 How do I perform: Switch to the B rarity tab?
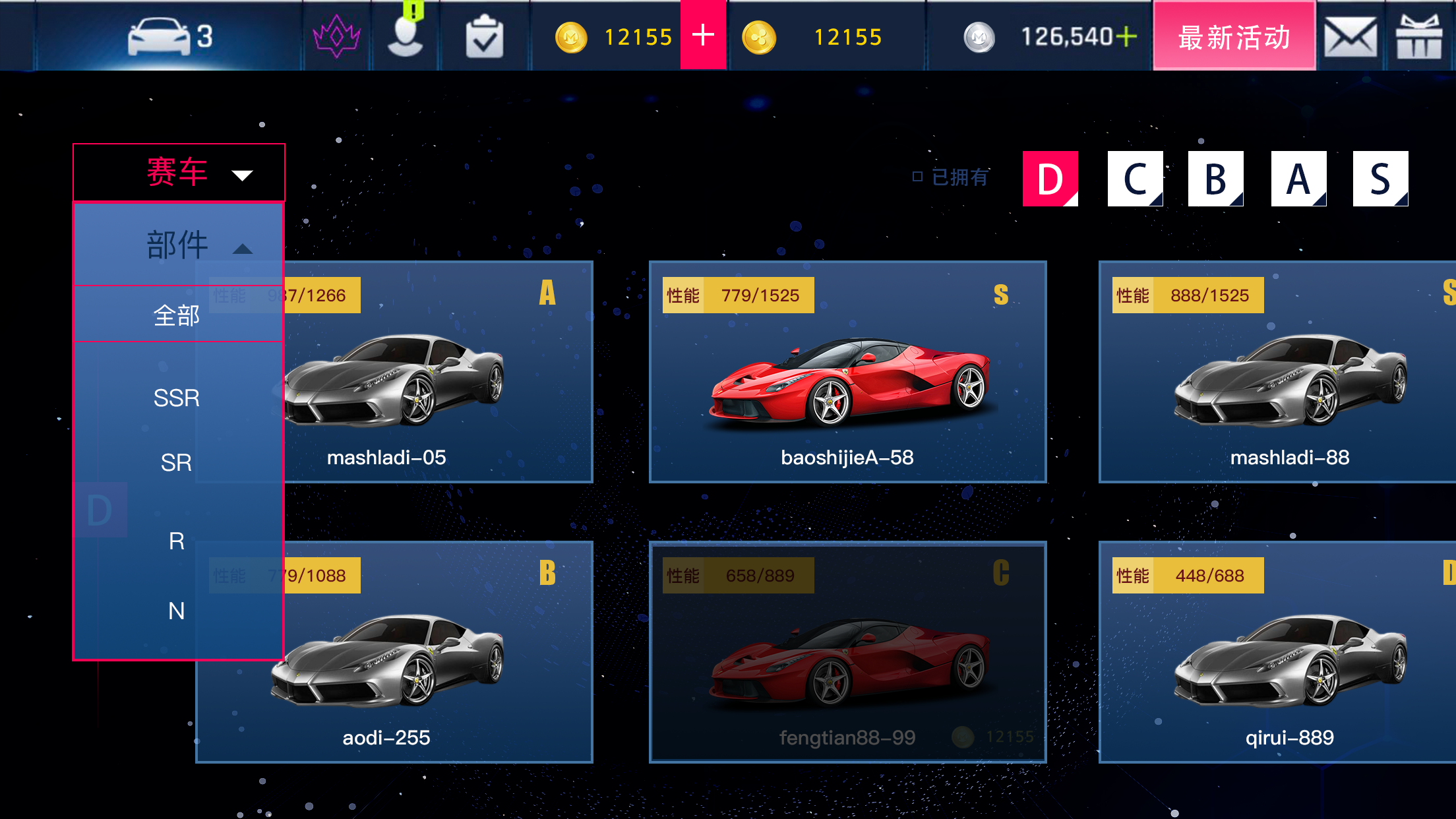(1215, 178)
